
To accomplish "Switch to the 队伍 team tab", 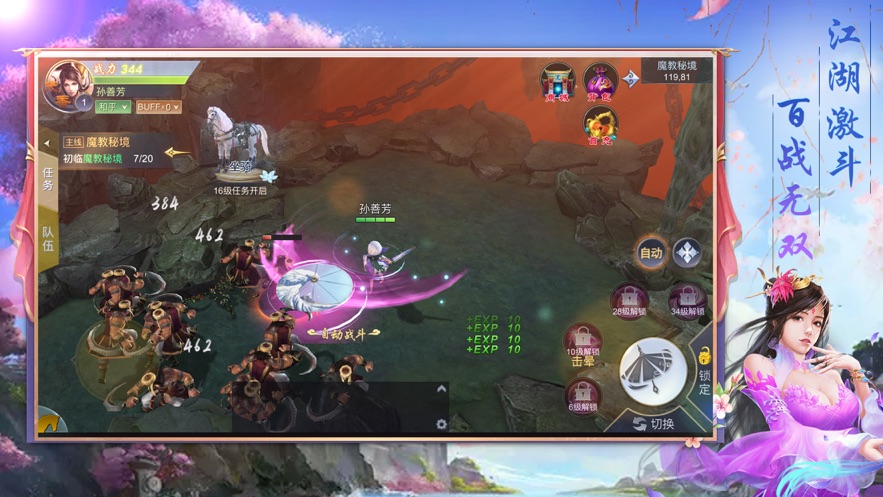I will tap(48, 239).
